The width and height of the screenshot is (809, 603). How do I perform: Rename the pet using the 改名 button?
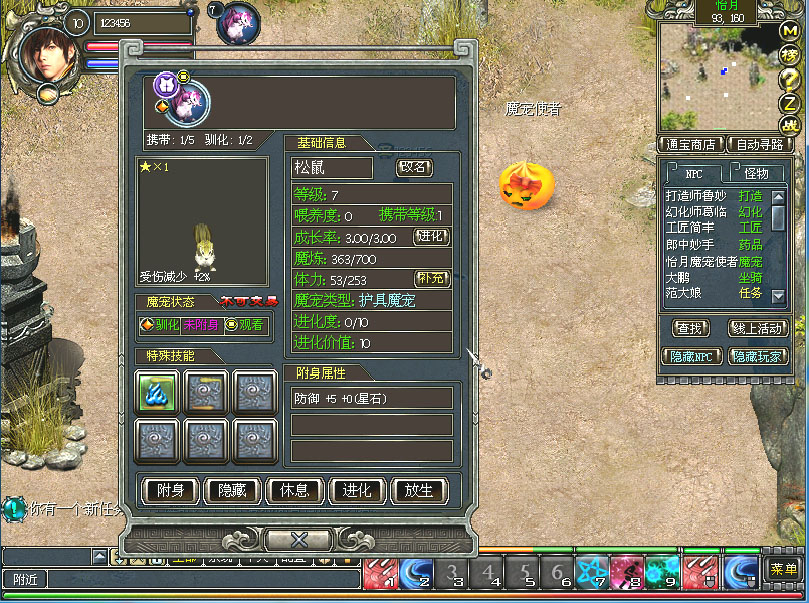point(415,167)
